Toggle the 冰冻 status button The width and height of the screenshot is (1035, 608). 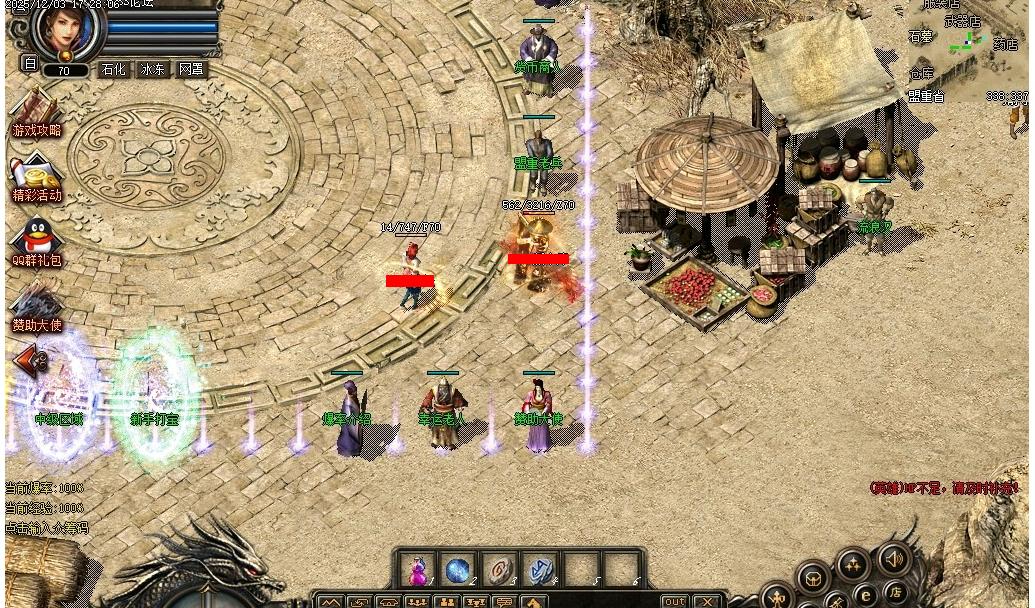[x=152, y=70]
